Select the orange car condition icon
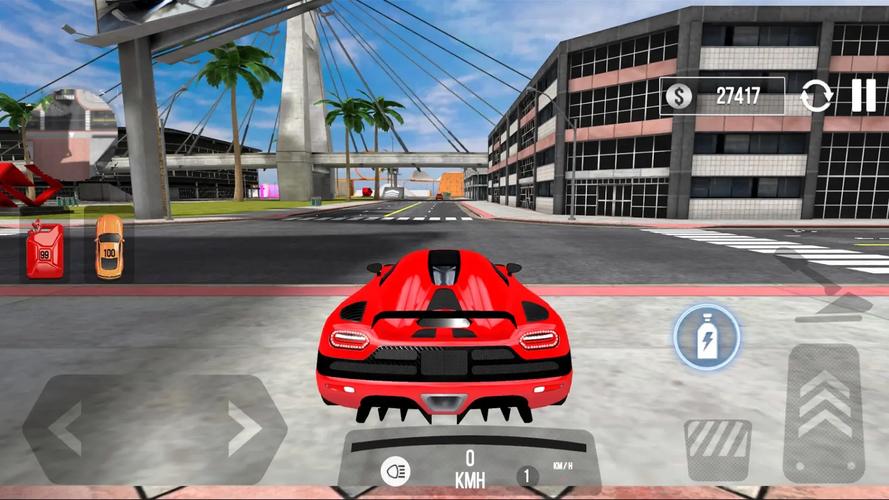Image resolution: width=889 pixels, height=500 pixels. coord(109,247)
